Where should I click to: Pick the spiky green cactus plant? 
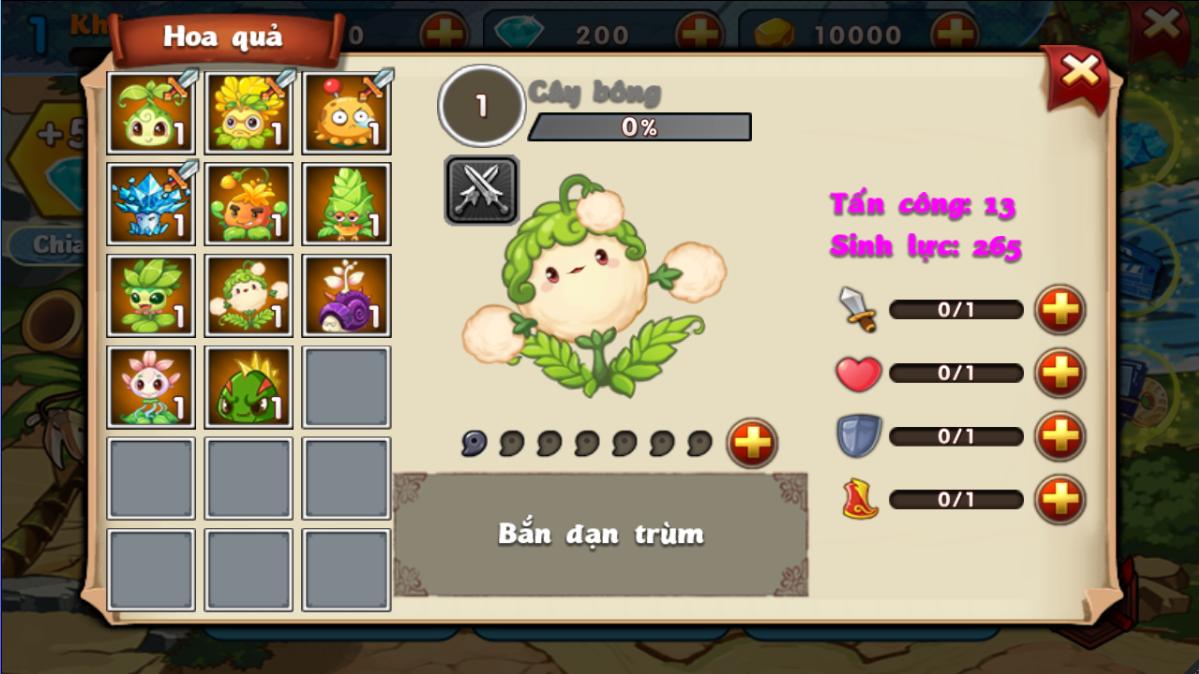point(248,387)
